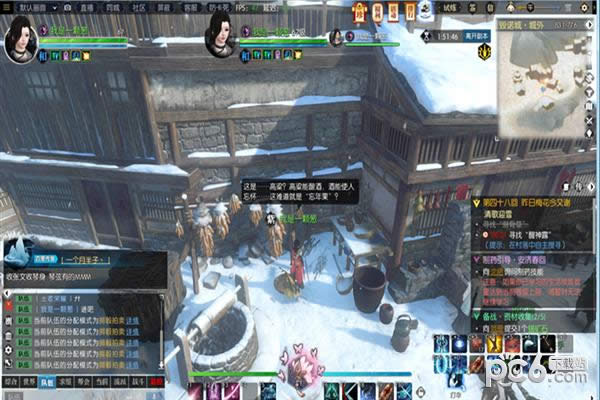Viewport: 600px width, 400px height.
Task: Click the 屏蔽 shield button in top bar
Action: [x=164, y=6]
